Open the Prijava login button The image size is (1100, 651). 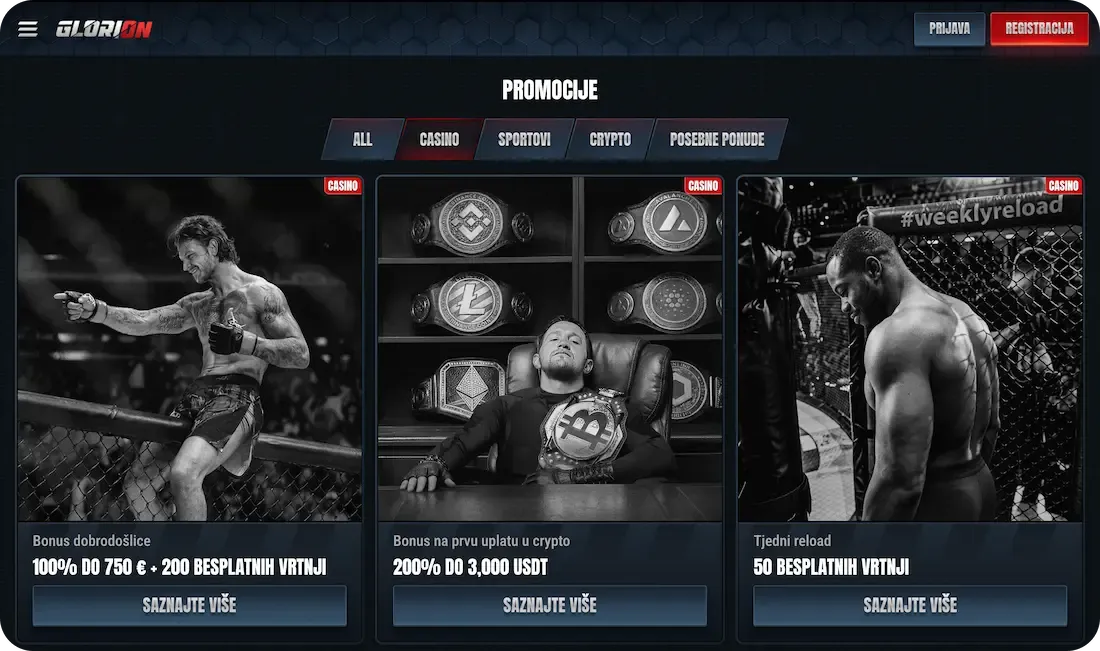pos(949,29)
